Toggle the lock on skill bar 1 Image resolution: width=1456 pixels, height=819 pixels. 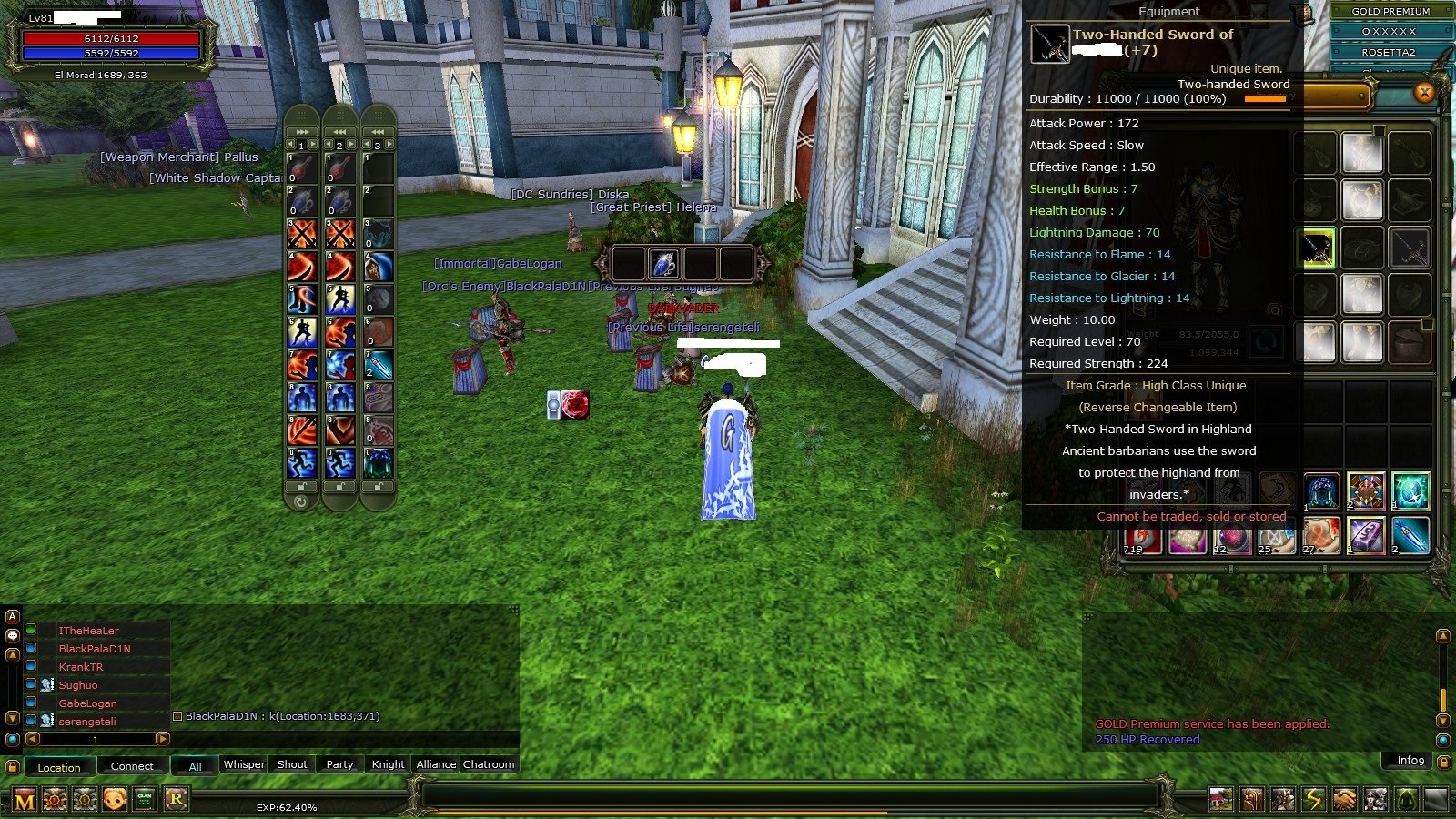(x=301, y=484)
